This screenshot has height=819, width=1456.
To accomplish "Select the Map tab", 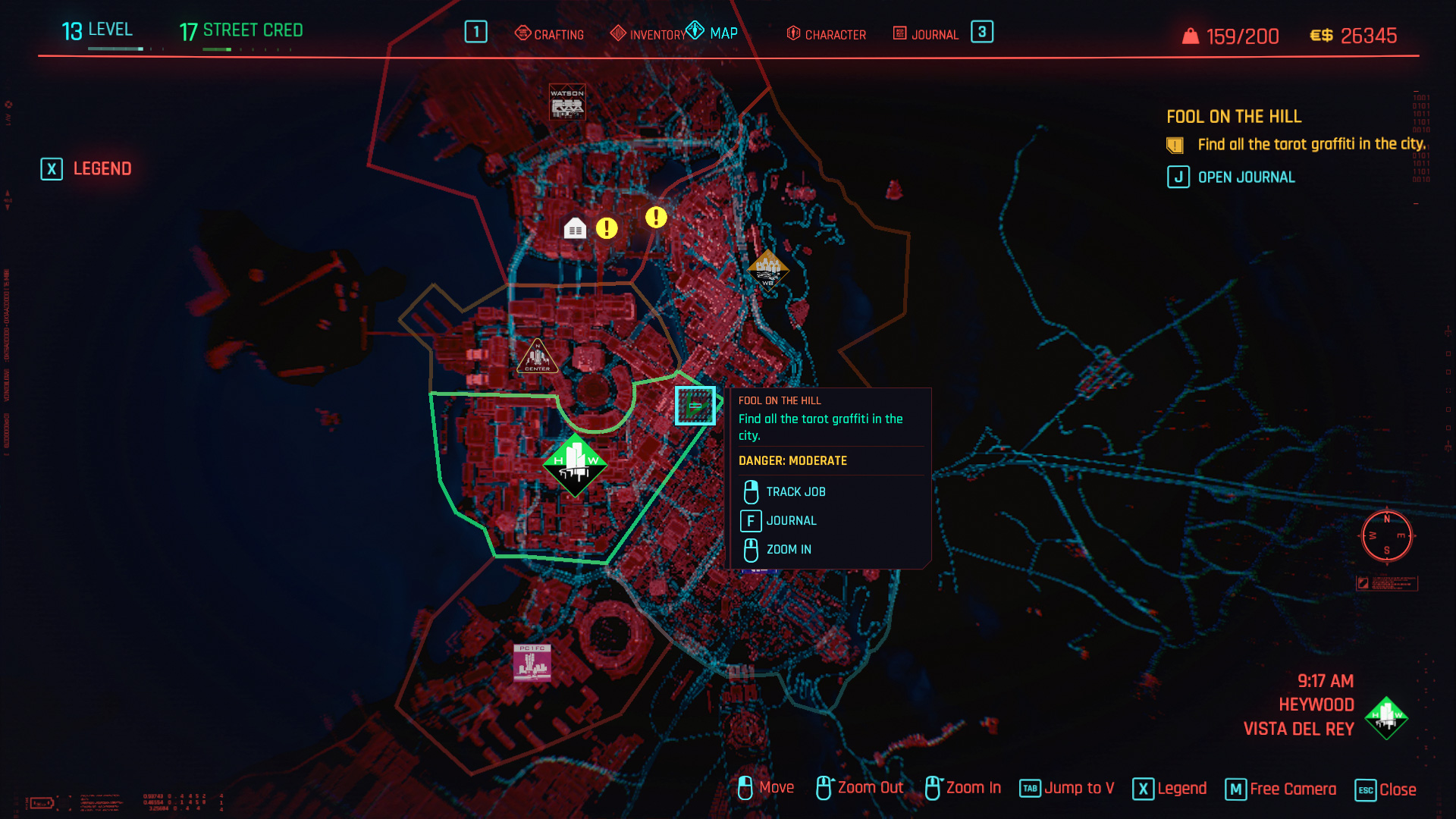I will point(713,33).
